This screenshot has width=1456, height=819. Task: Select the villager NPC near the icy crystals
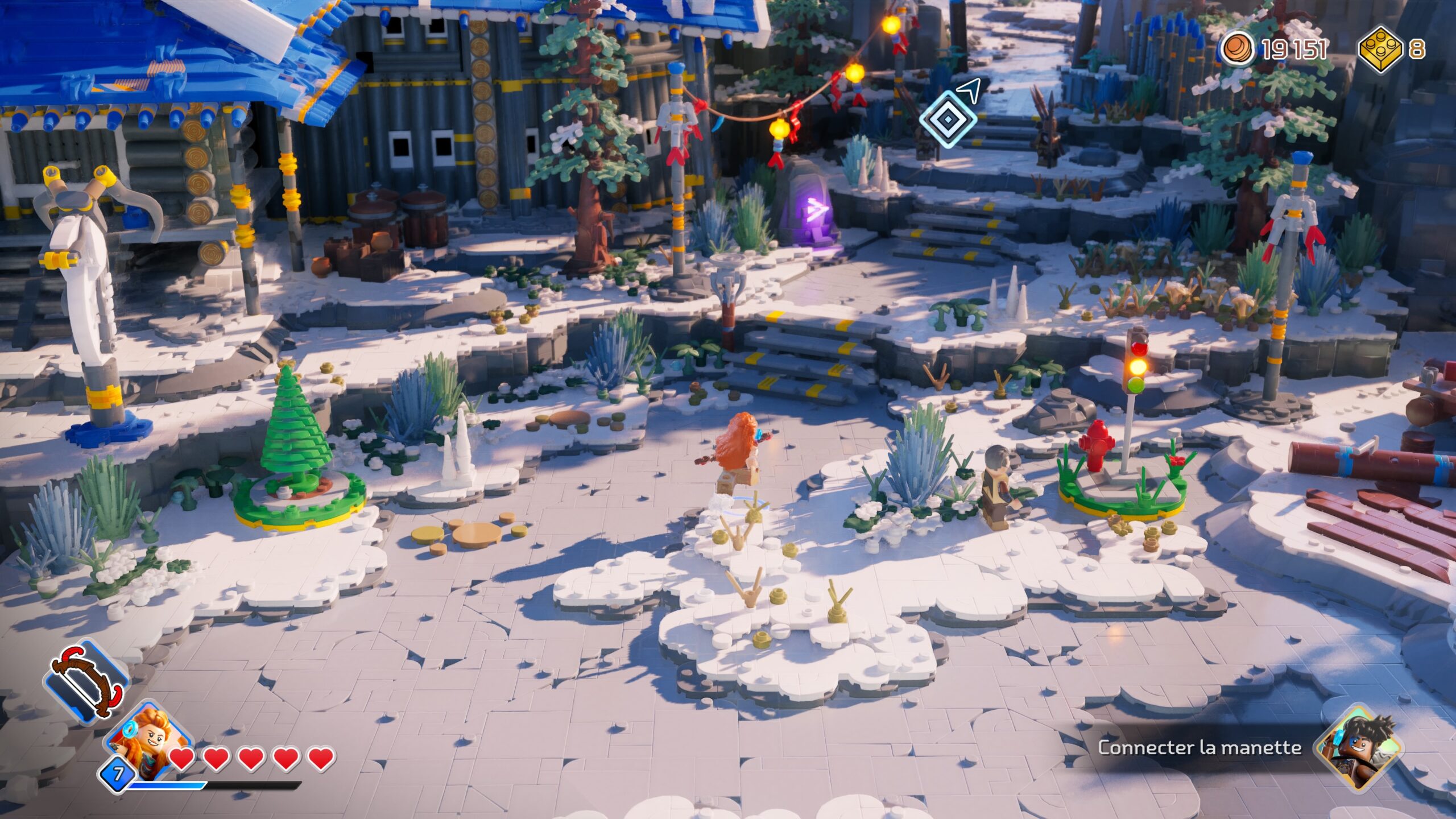(996, 483)
